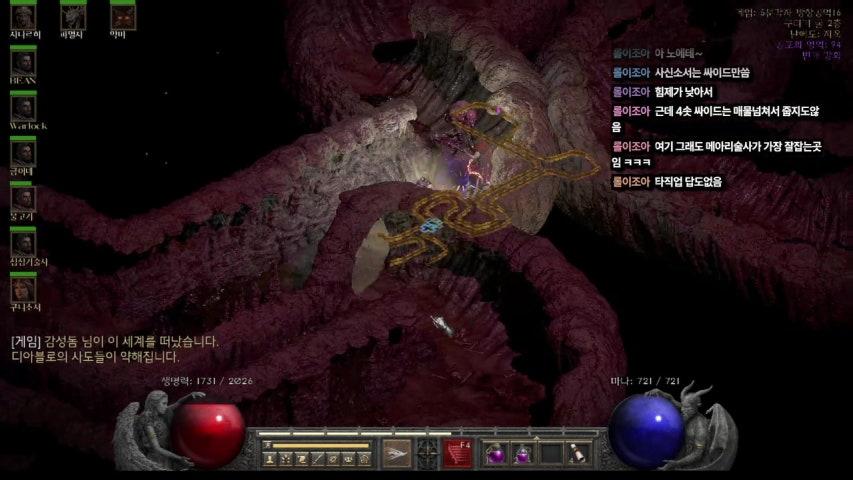This screenshot has height=480, width=853.
Task: Select the Warlock party member portrait
Action: coord(22,108)
